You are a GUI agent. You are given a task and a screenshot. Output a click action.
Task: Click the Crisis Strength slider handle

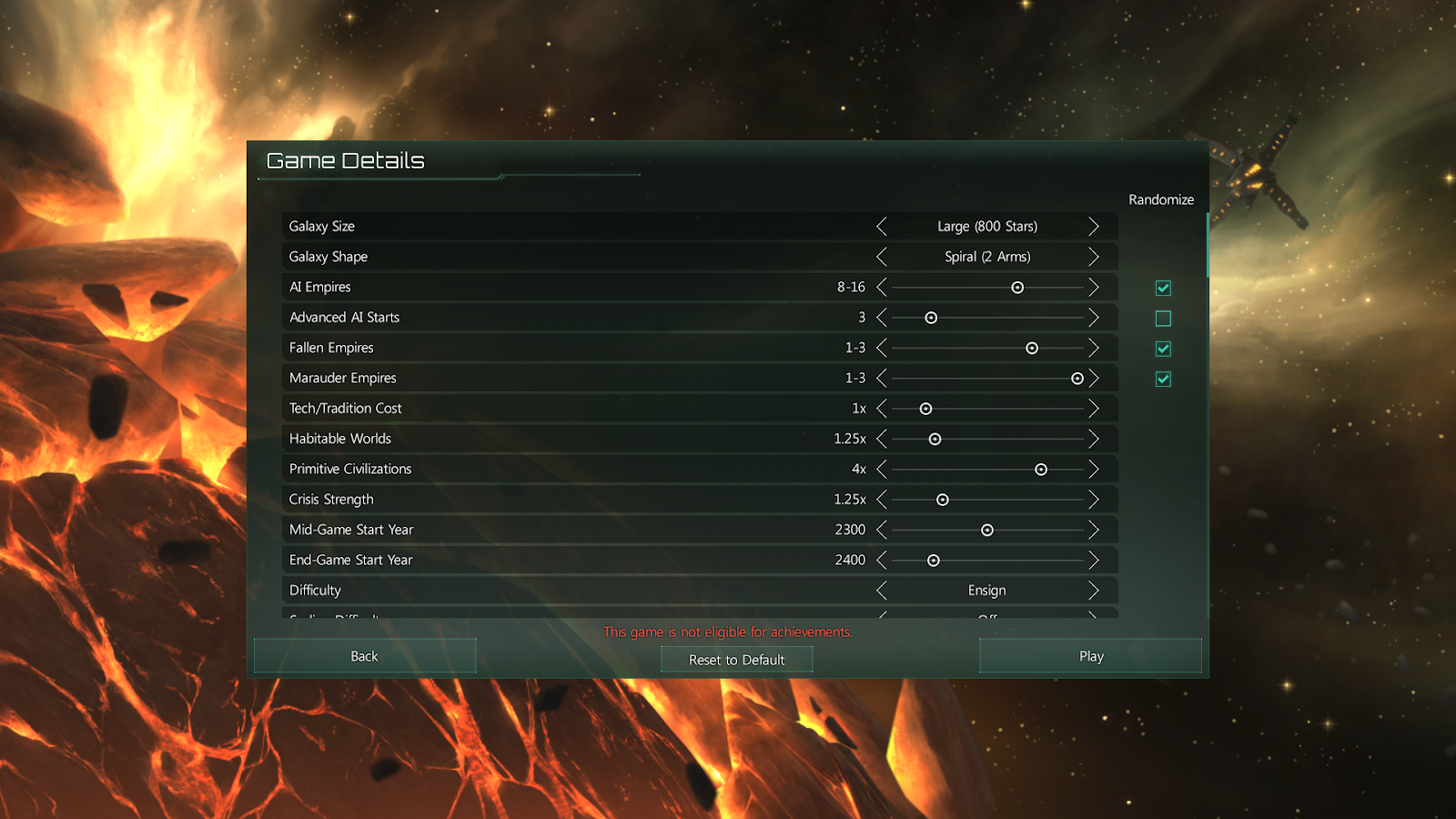point(943,500)
